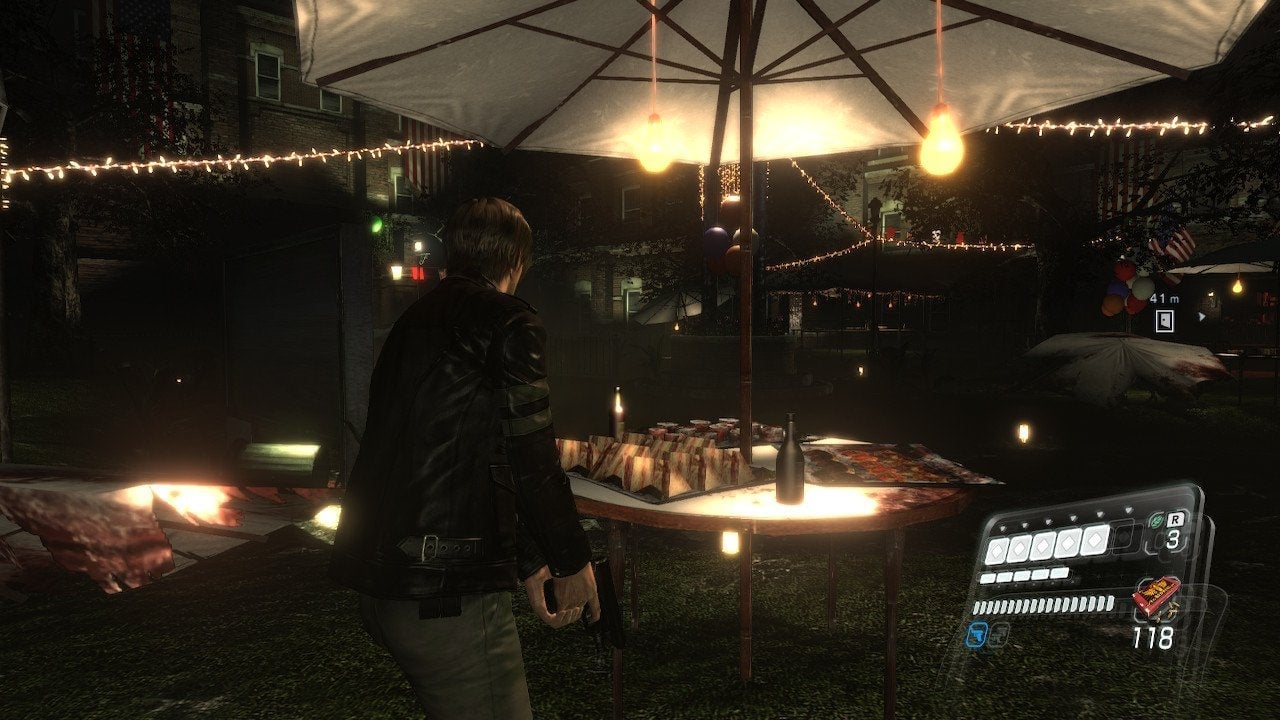Screen dimensions: 1280x720
Task: Select the blue pistol weapon icon
Action: [977, 634]
